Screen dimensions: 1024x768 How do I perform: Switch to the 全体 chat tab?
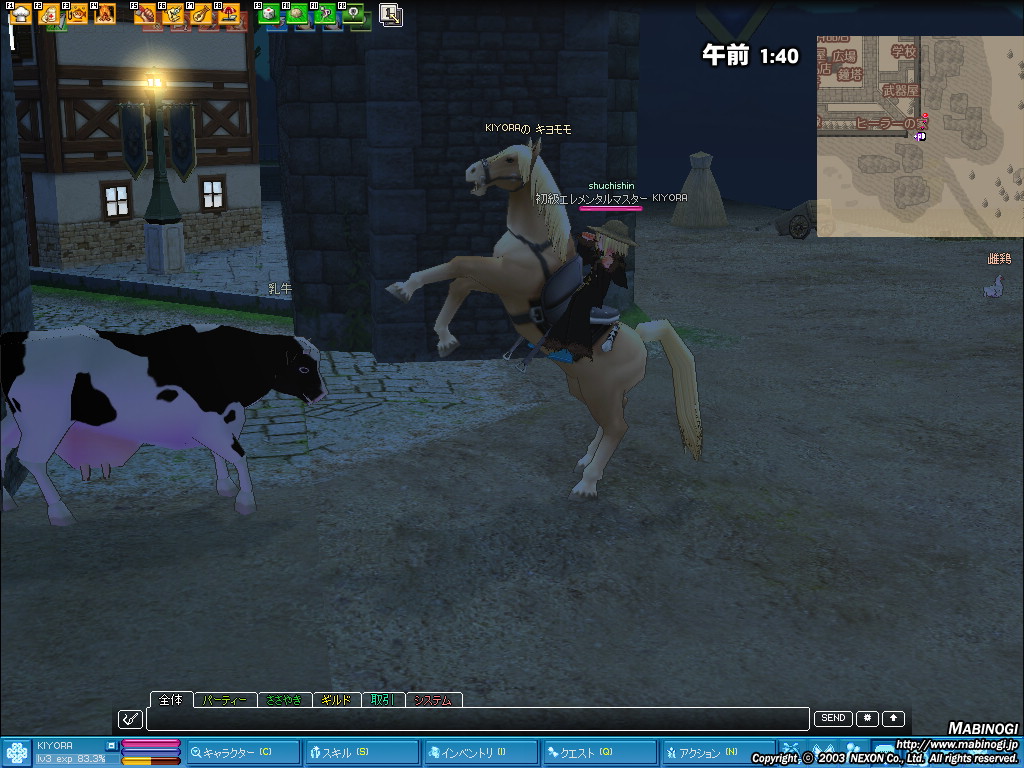(170, 699)
